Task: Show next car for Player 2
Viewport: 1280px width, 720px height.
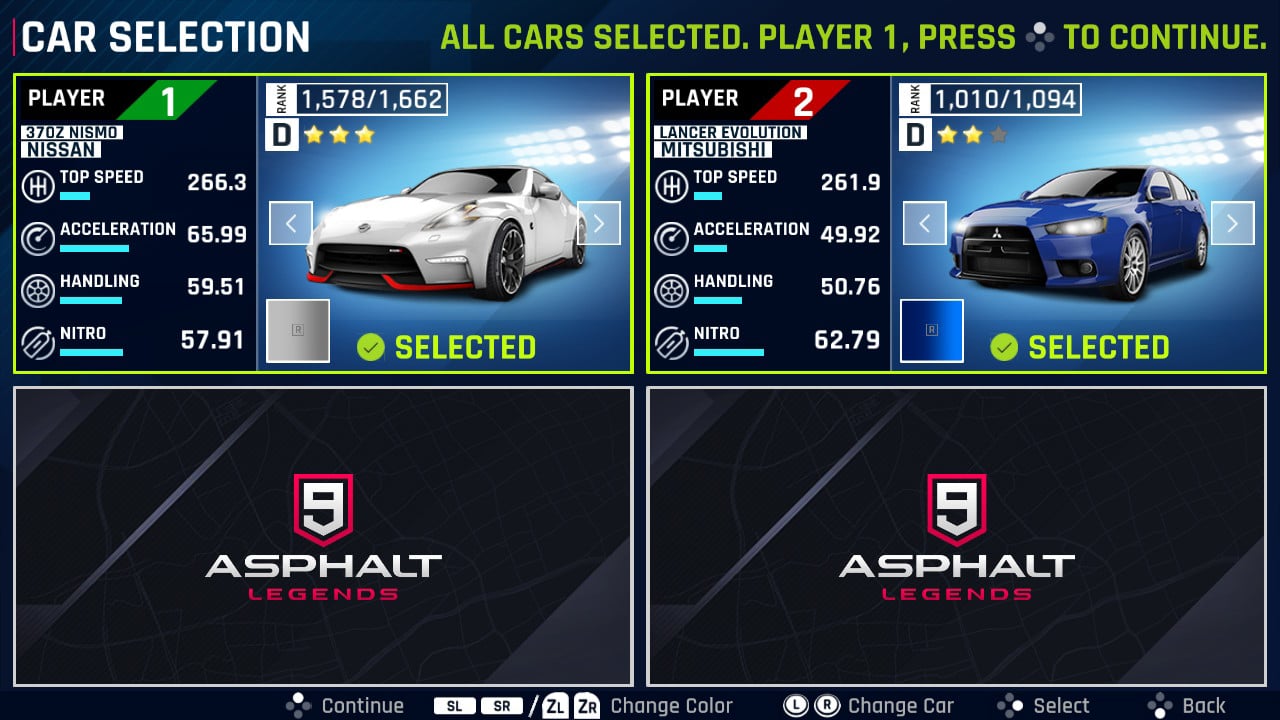Action: tap(1232, 223)
